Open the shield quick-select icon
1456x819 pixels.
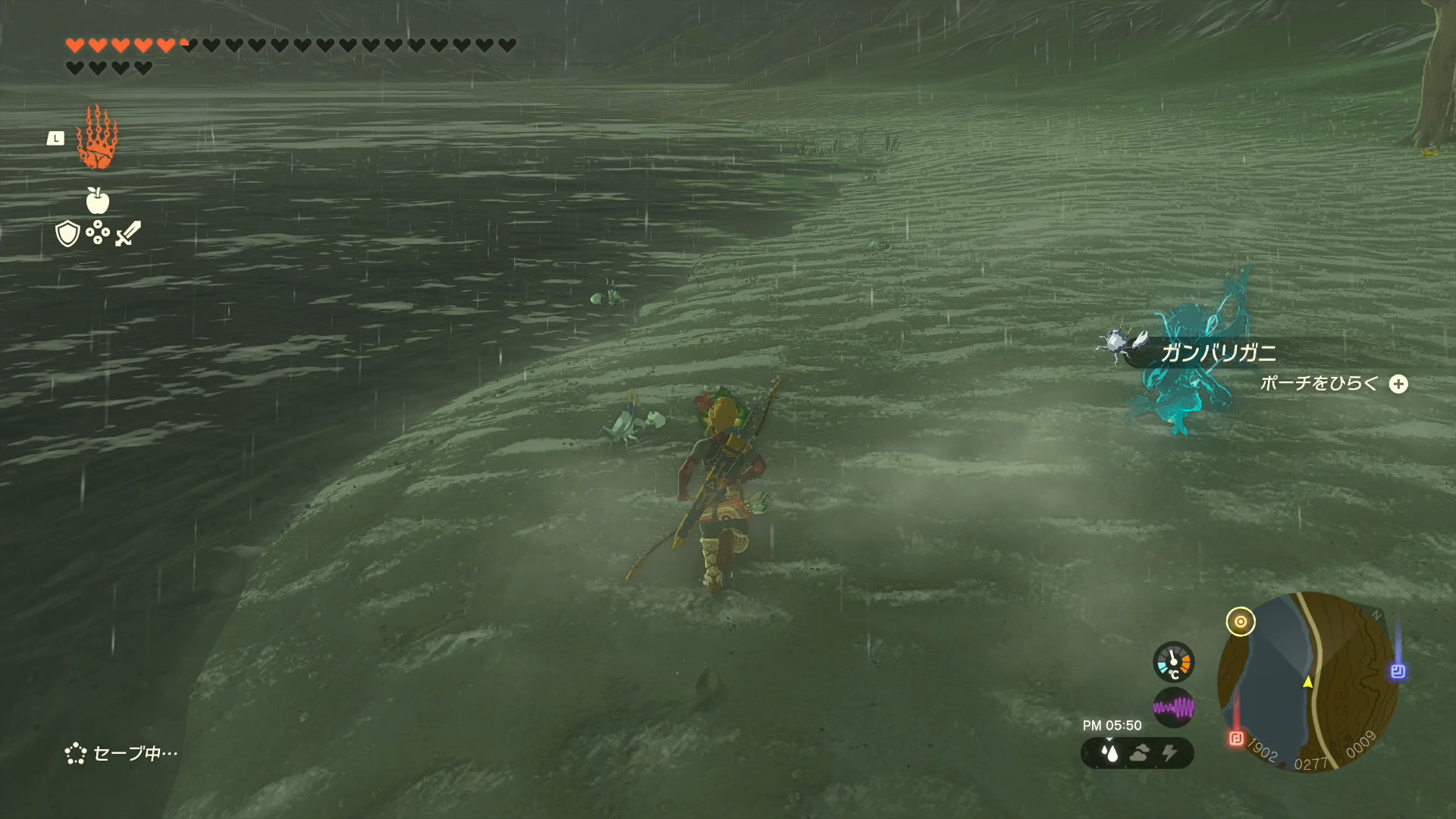click(67, 234)
